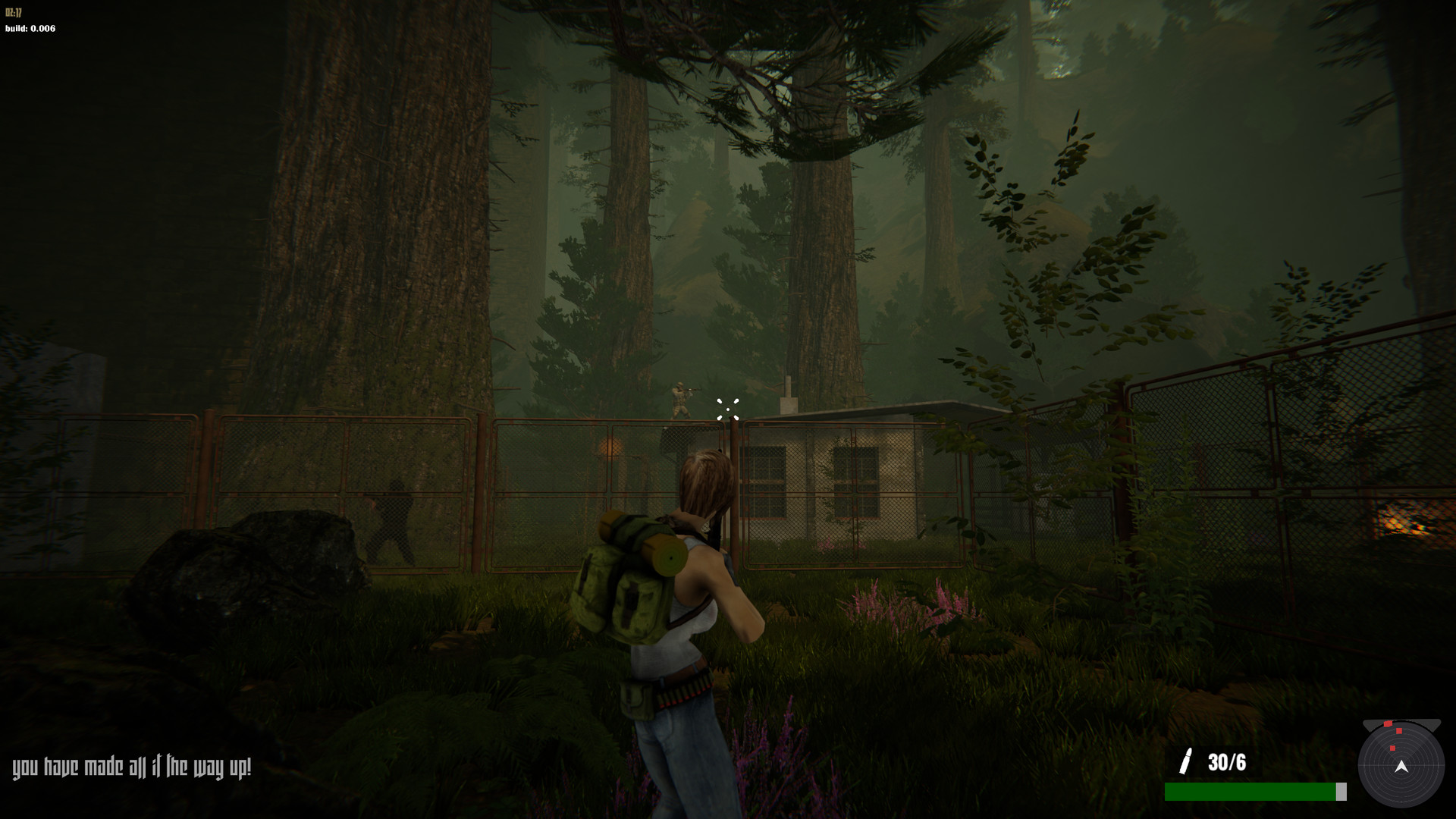
Task: Select the bullet ammo icon
Action: [1186, 761]
